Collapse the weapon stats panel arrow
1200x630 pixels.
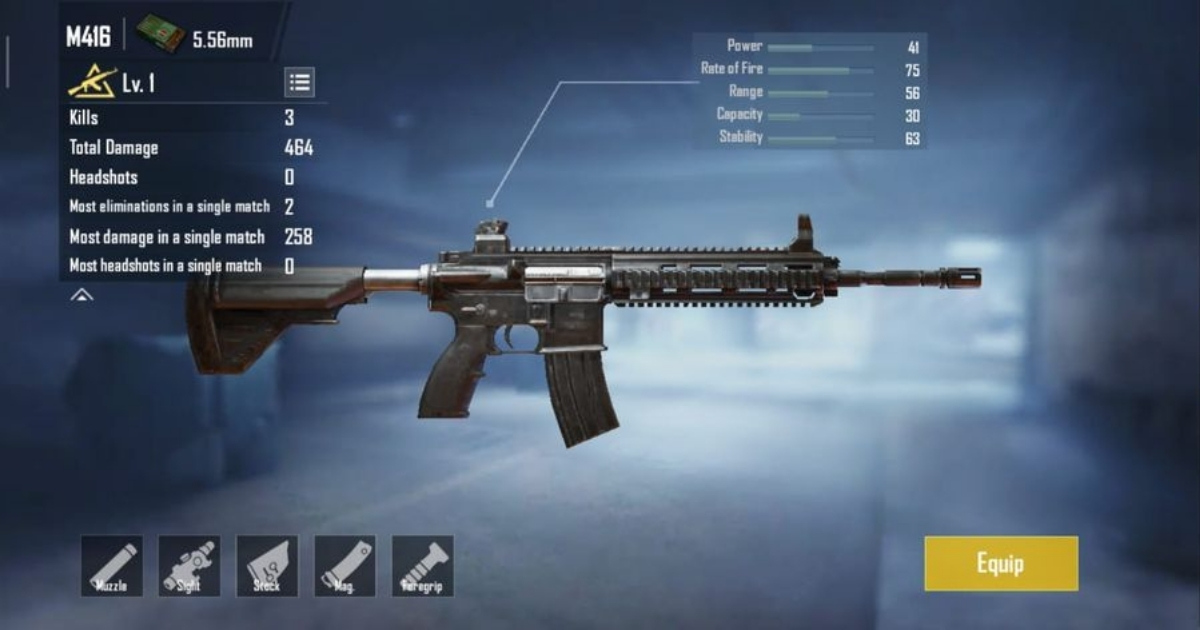click(82, 295)
